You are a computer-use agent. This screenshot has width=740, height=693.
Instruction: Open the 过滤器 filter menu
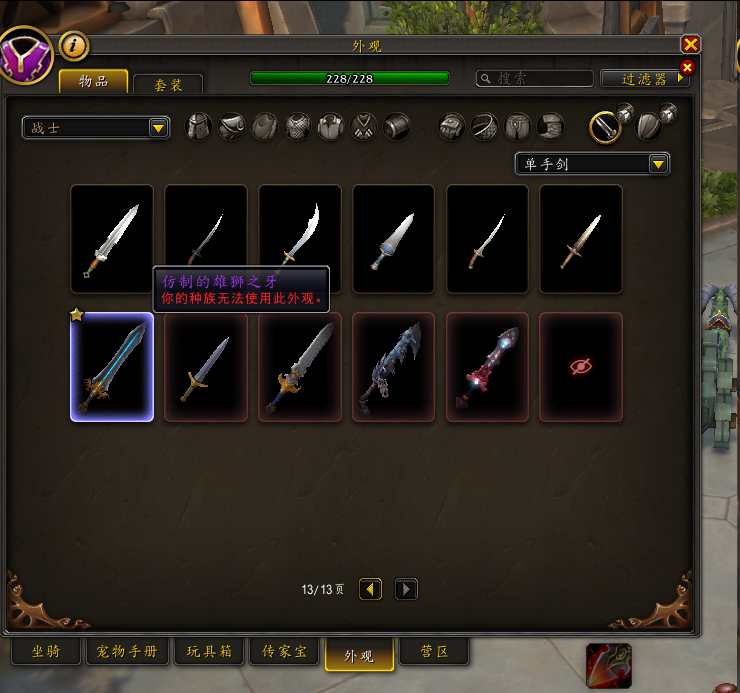[644, 79]
